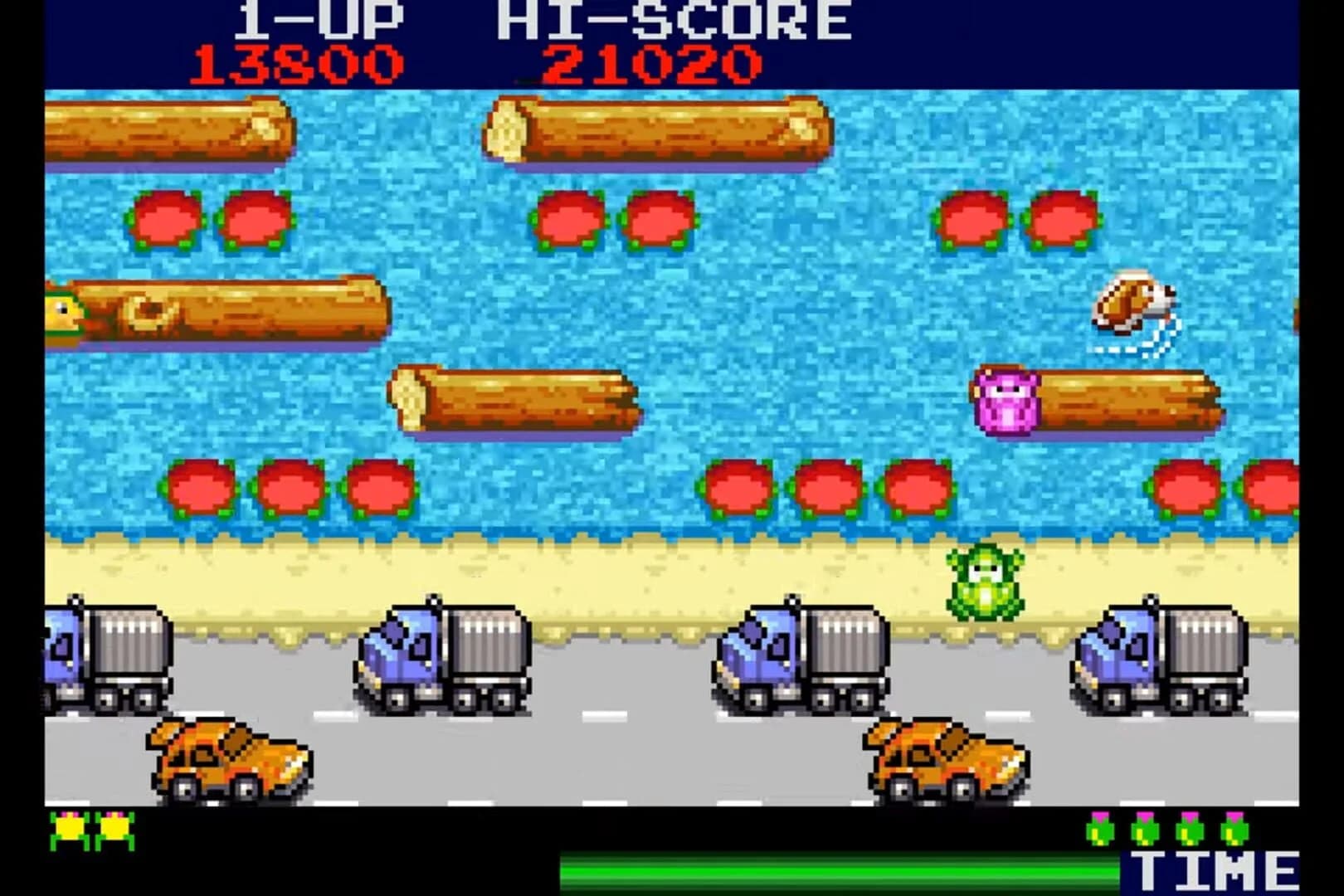This screenshot has height=896, width=1344.
Task: Click the orange taxi on the right road lane
Action: pos(946,759)
